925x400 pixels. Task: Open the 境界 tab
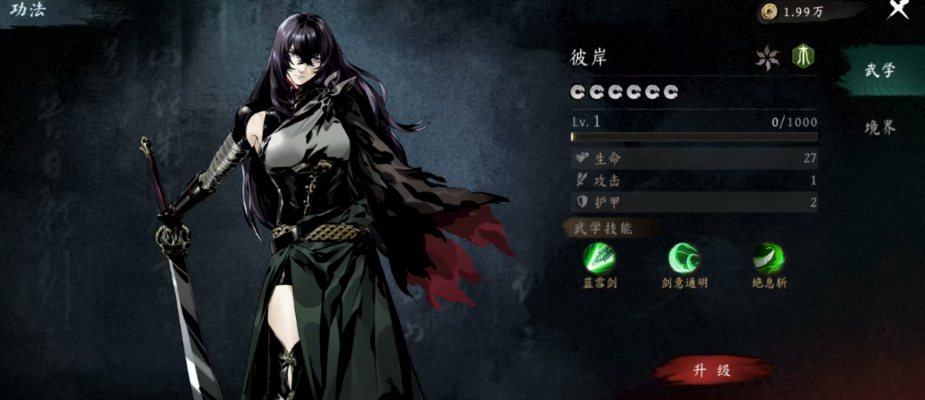pos(880,128)
